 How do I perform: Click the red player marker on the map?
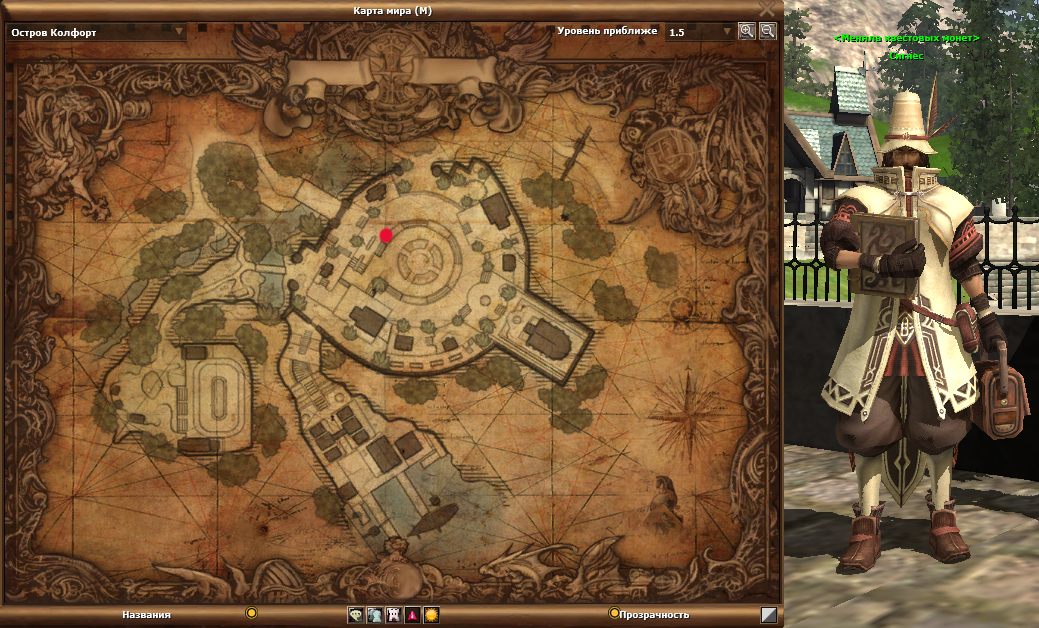coord(386,235)
